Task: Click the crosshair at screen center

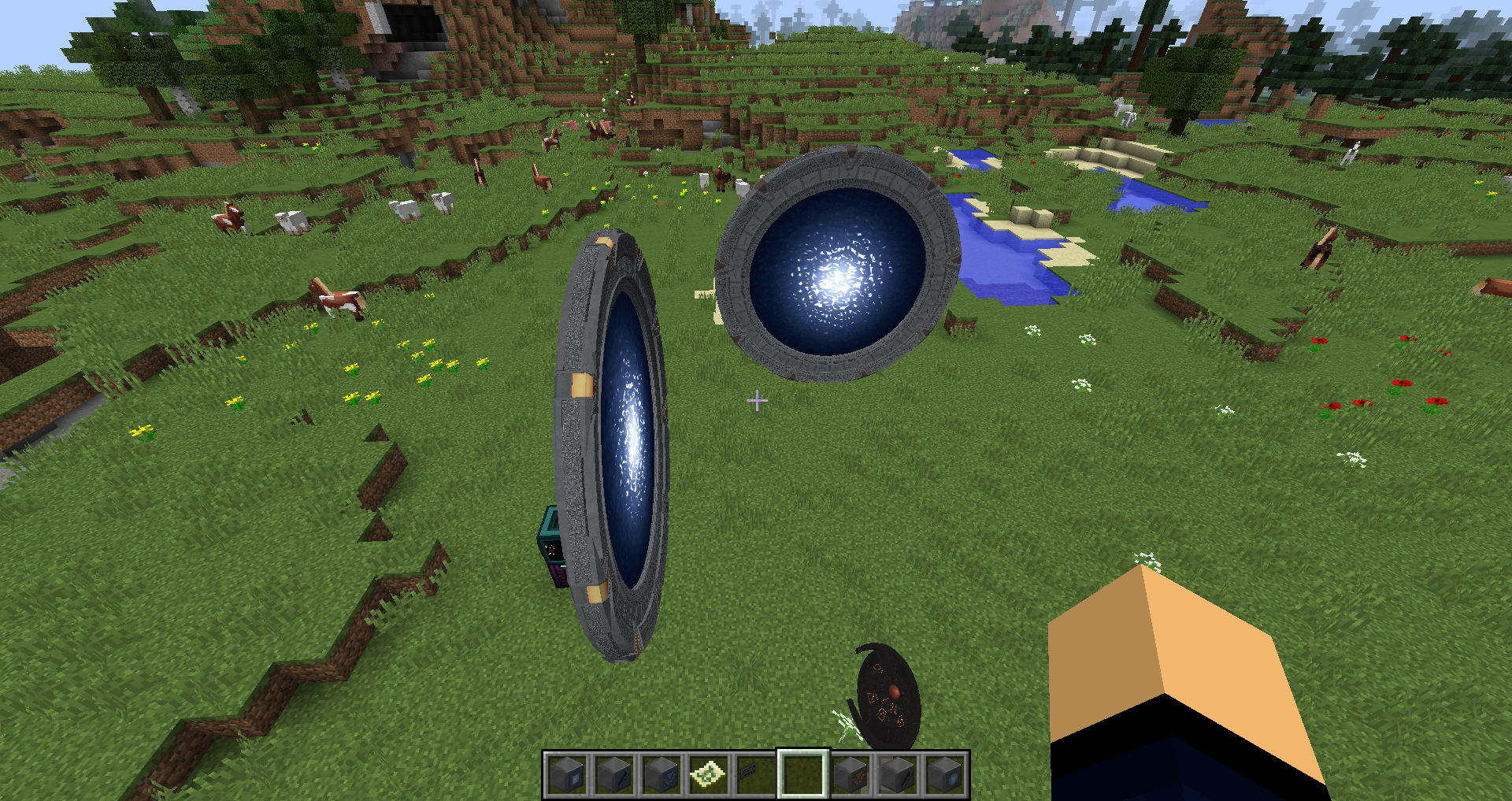Action: pos(758,401)
